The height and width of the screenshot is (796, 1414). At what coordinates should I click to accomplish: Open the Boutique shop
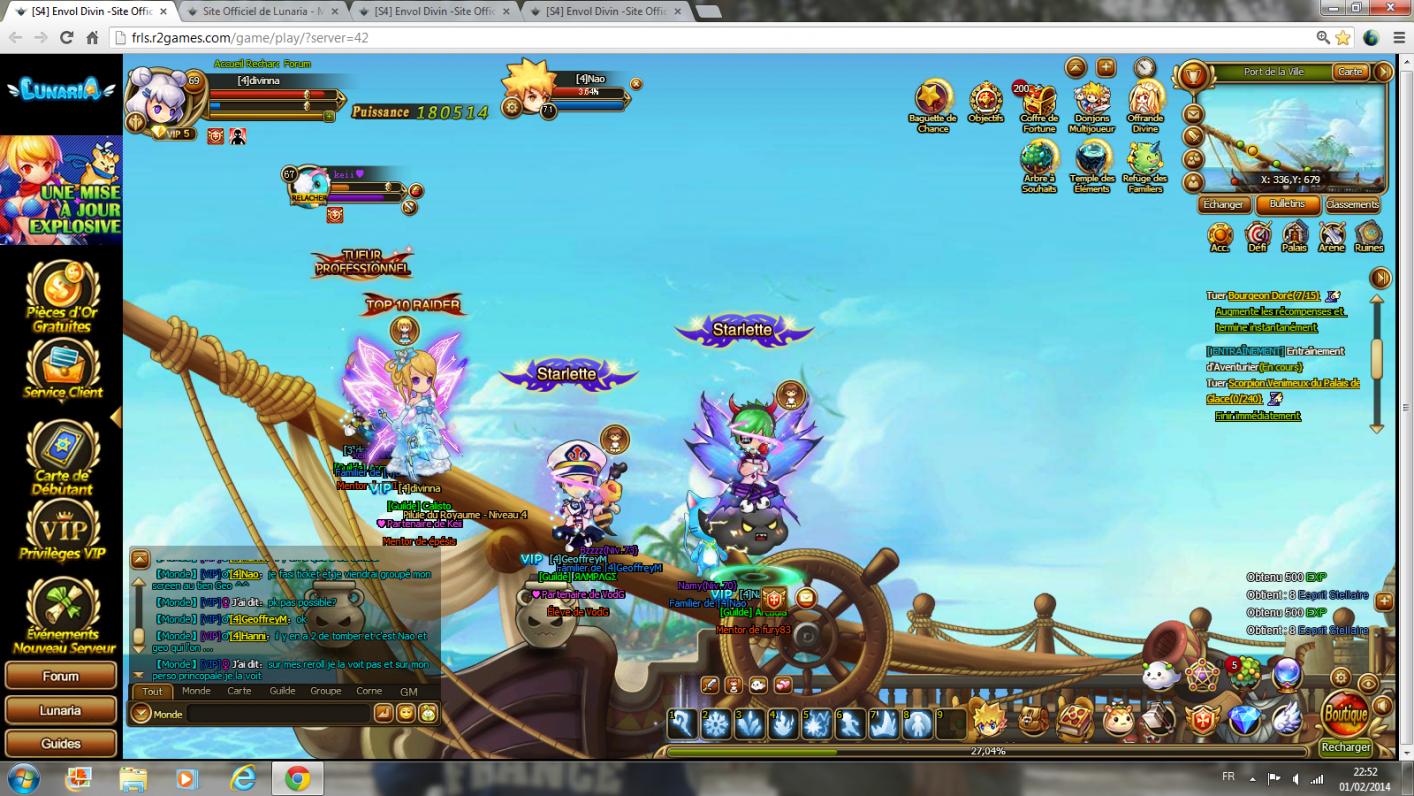(1345, 714)
